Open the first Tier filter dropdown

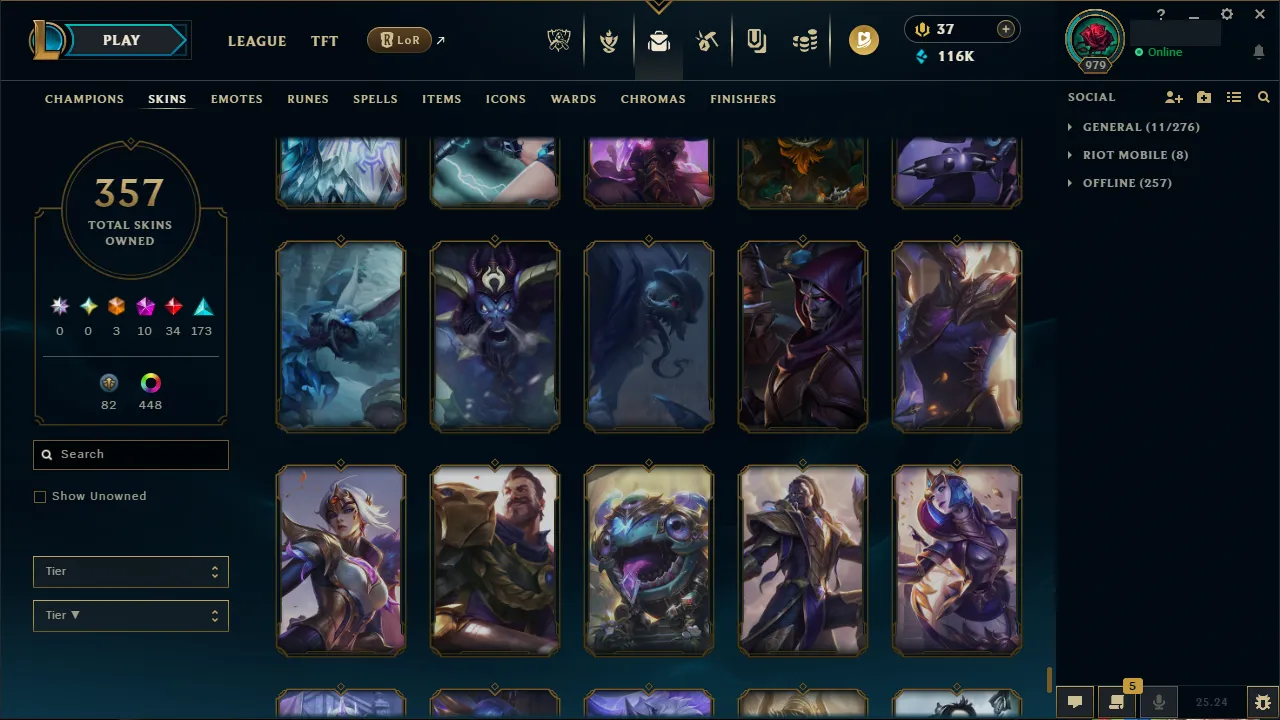pyautogui.click(x=130, y=571)
